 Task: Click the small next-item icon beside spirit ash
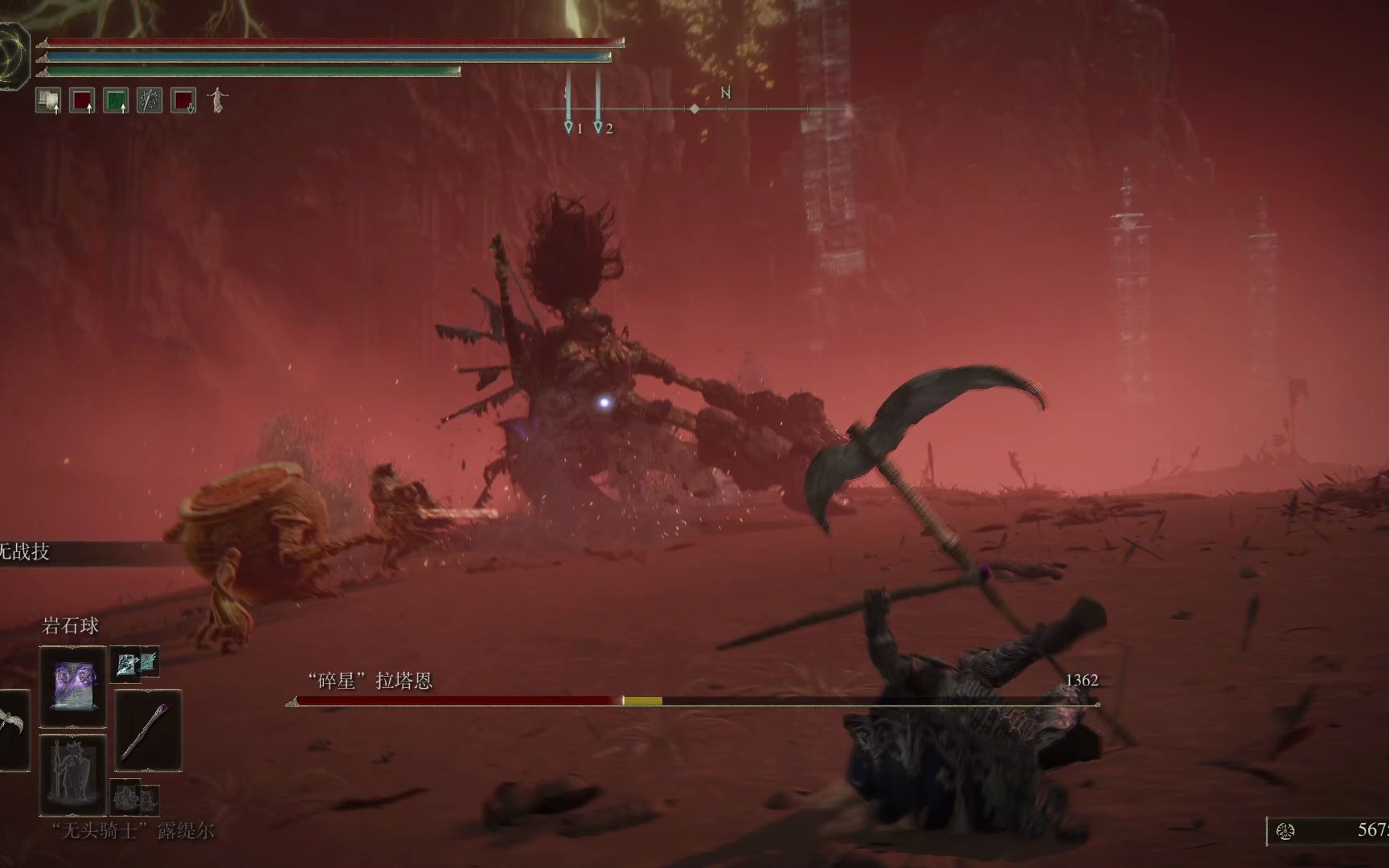134,797
